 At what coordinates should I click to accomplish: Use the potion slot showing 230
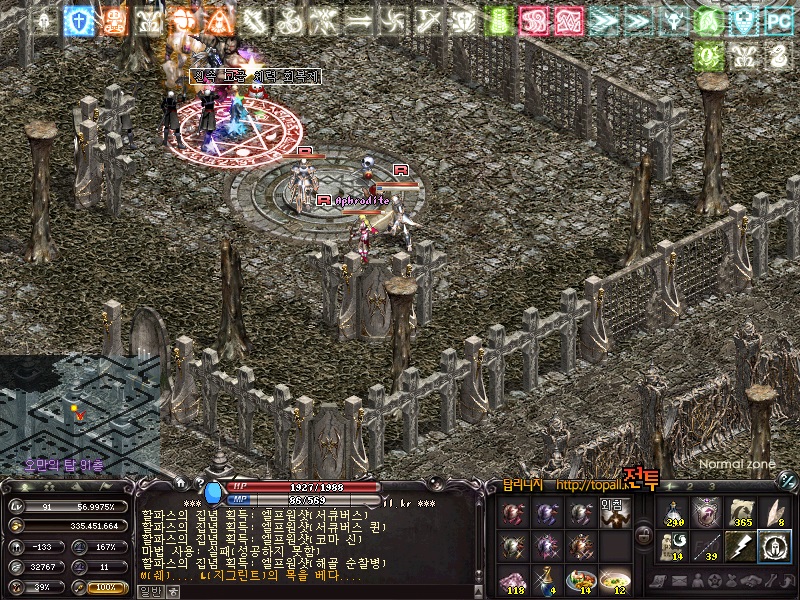click(x=674, y=512)
